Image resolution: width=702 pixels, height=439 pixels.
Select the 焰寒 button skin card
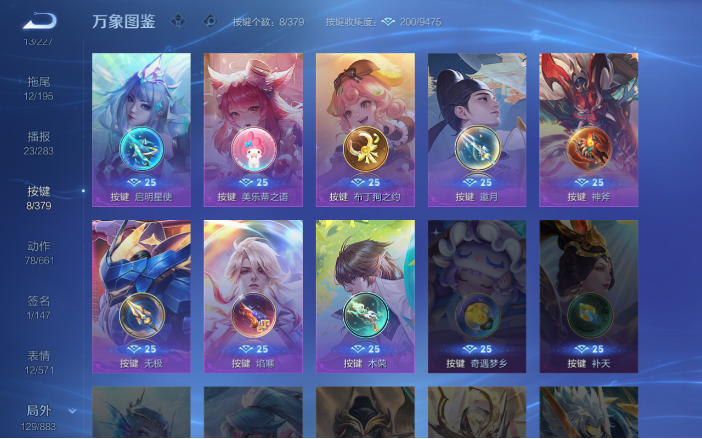click(x=253, y=297)
